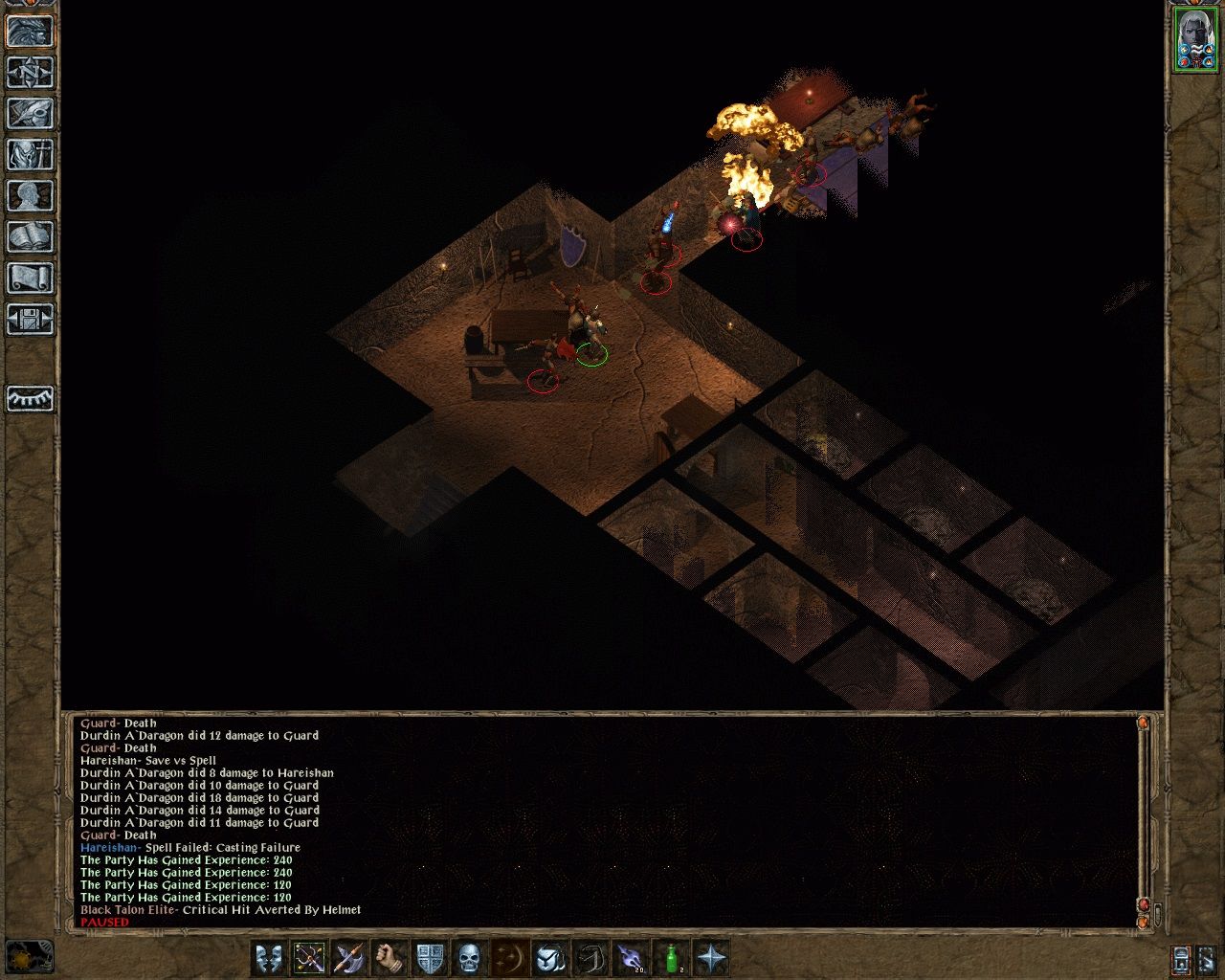Open the options floppy disk button

(x=30, y=319)
